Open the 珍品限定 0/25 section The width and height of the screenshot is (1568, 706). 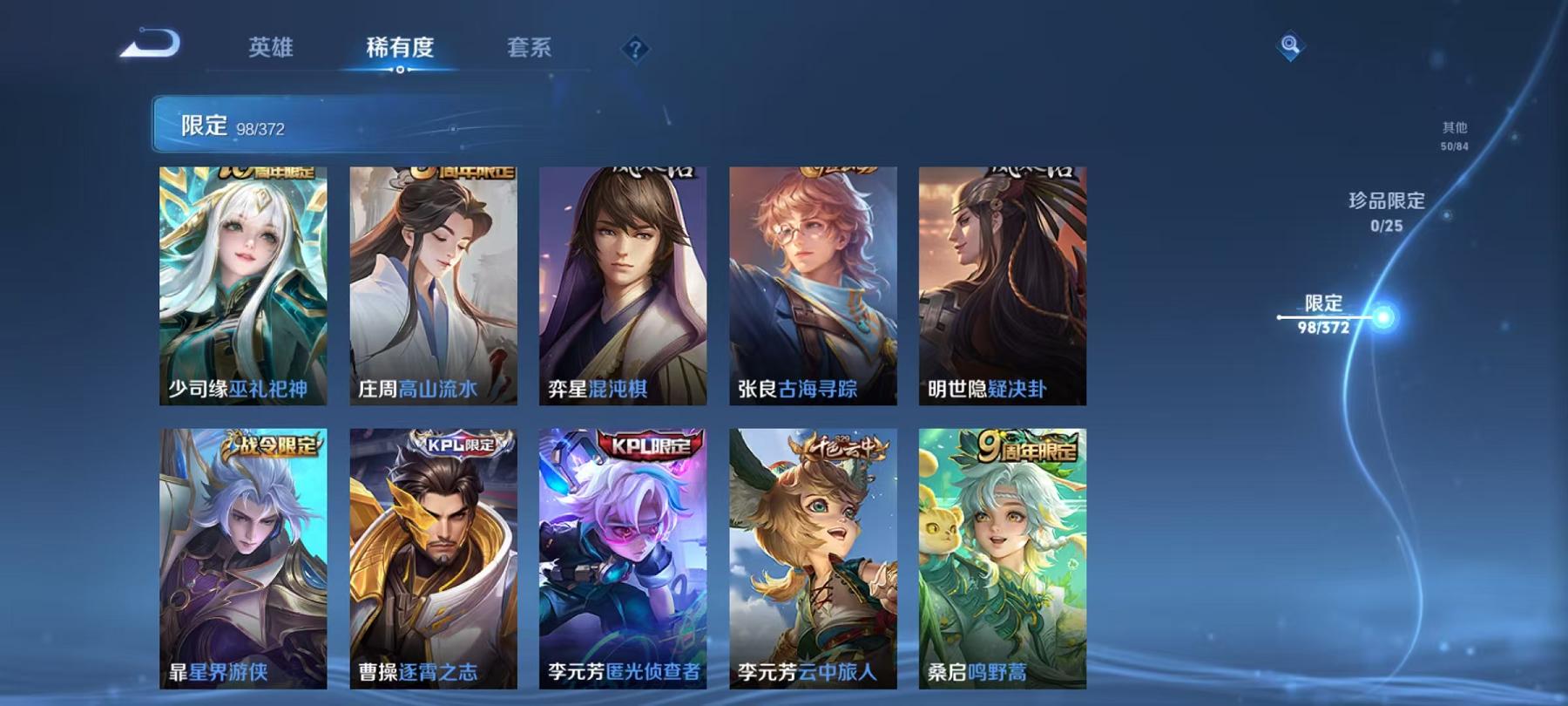(x=1383, y=211)
